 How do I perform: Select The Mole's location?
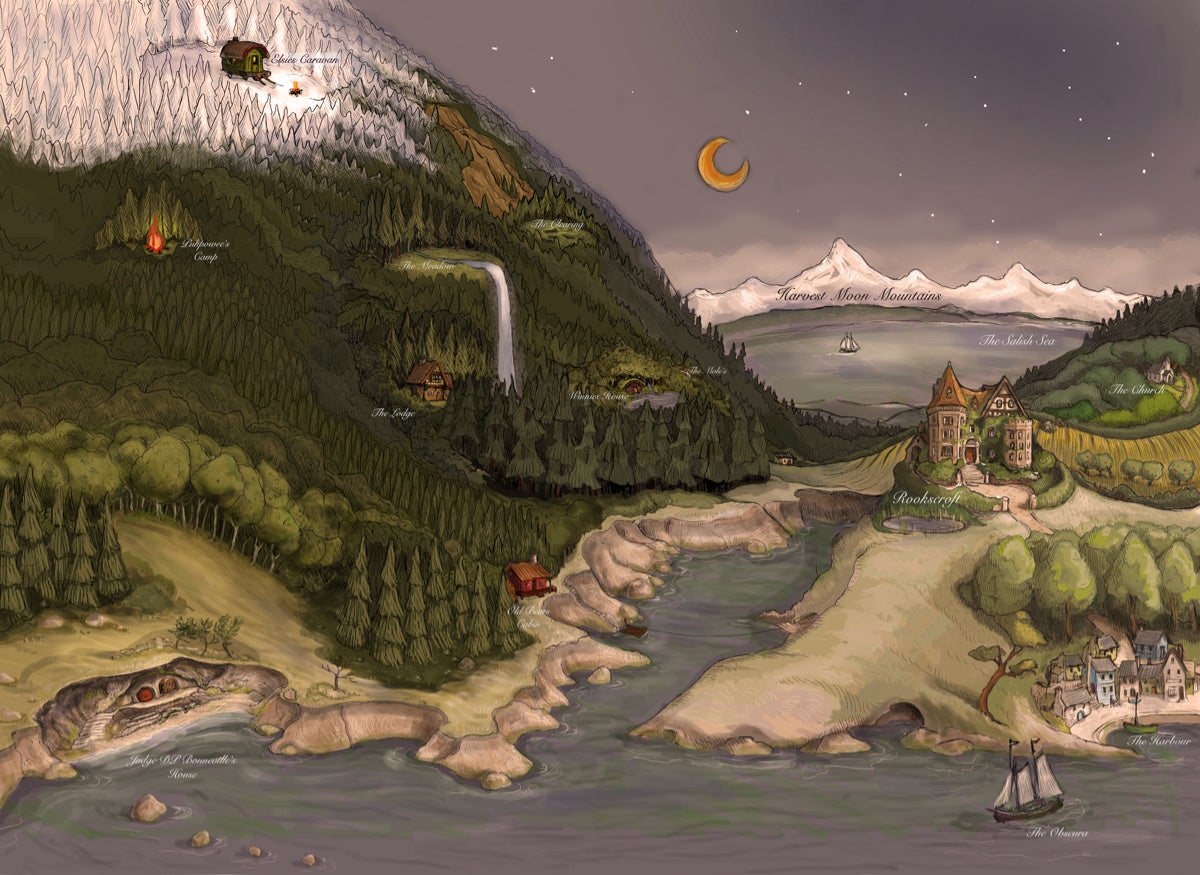coord(703,371)
